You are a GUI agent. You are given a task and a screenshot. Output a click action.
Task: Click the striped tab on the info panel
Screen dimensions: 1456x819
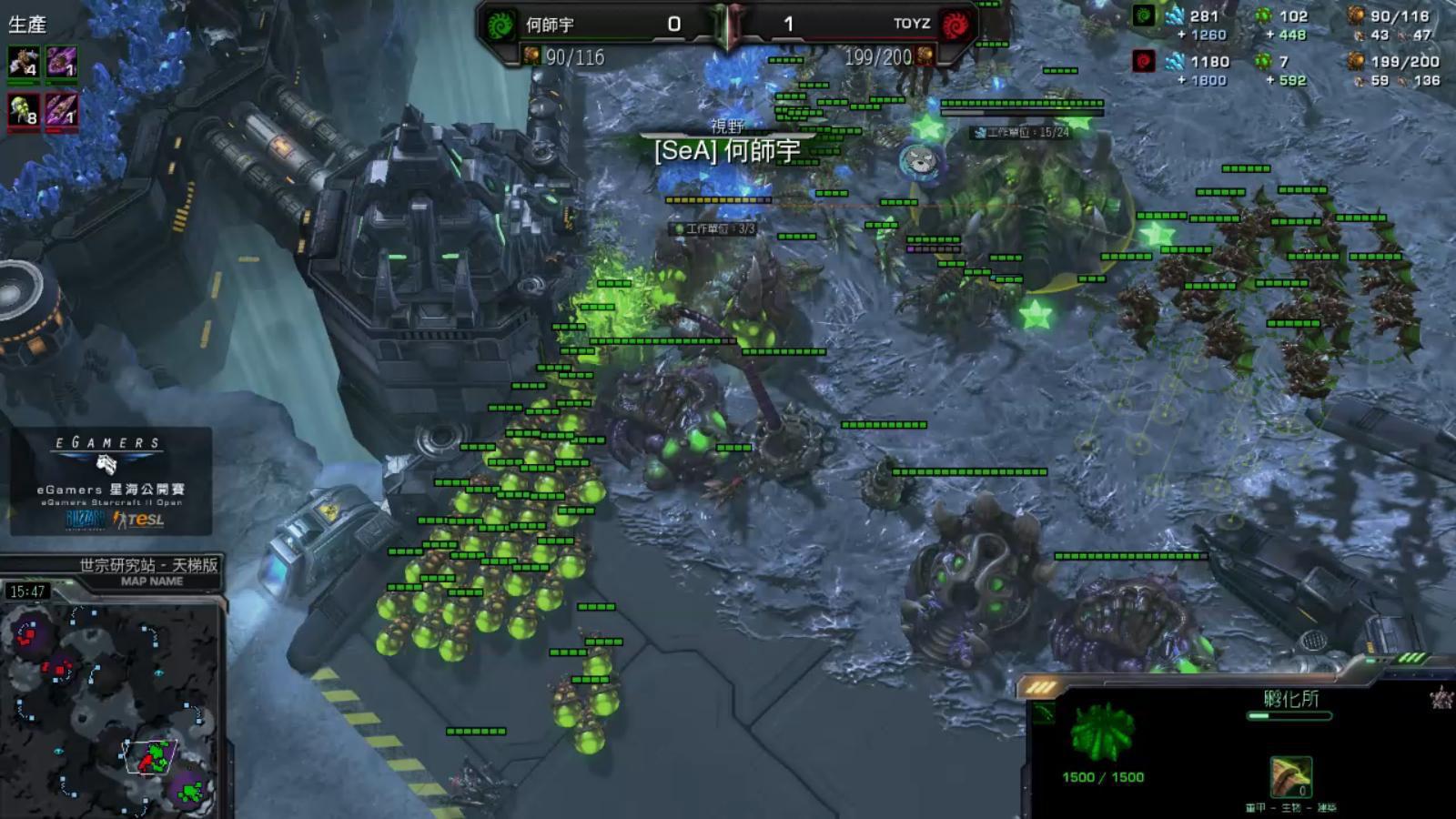click(1041, 688)
